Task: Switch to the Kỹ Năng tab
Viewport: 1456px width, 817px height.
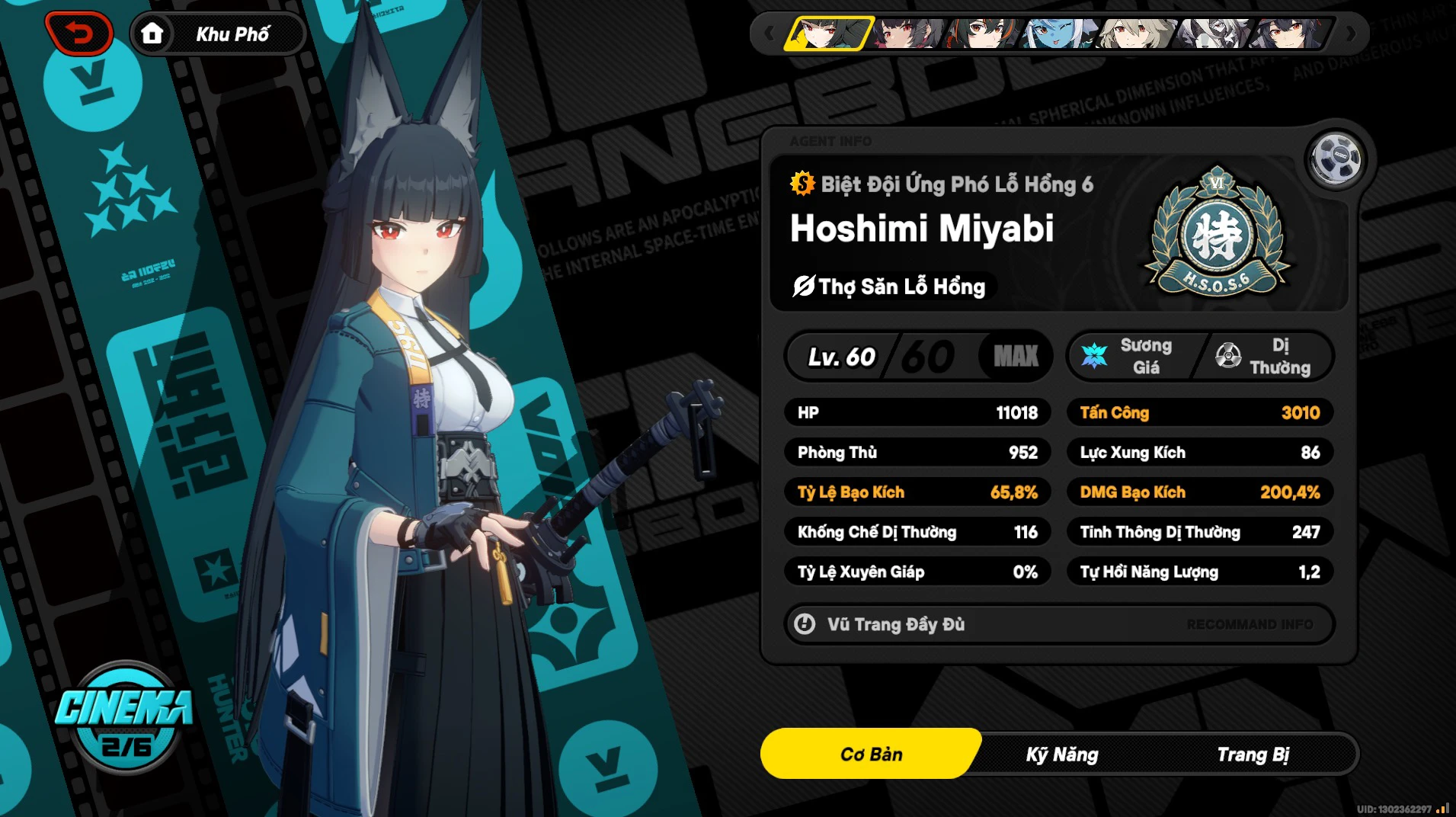Action: pos(1062,754)
